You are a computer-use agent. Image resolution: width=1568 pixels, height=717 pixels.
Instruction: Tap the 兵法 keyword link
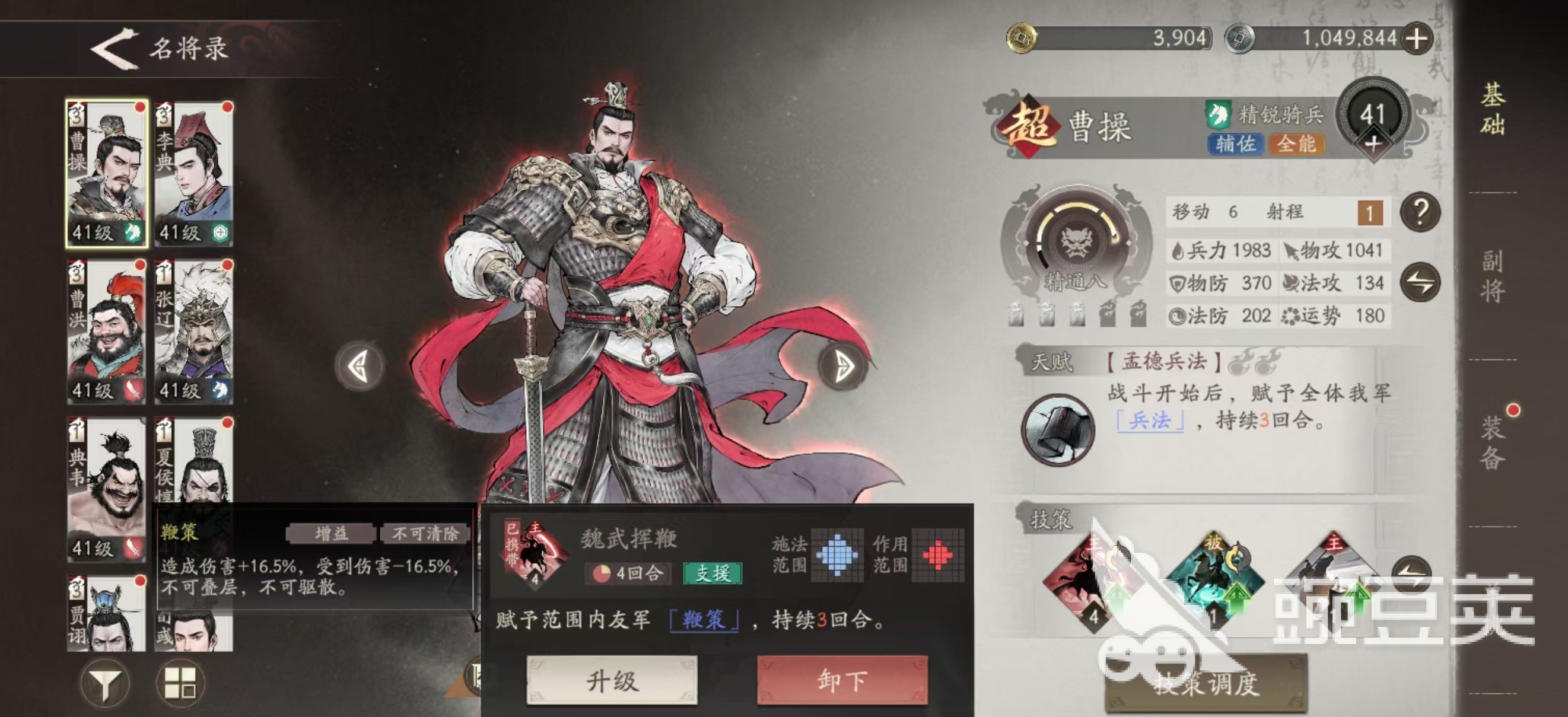click(1149, 420)
